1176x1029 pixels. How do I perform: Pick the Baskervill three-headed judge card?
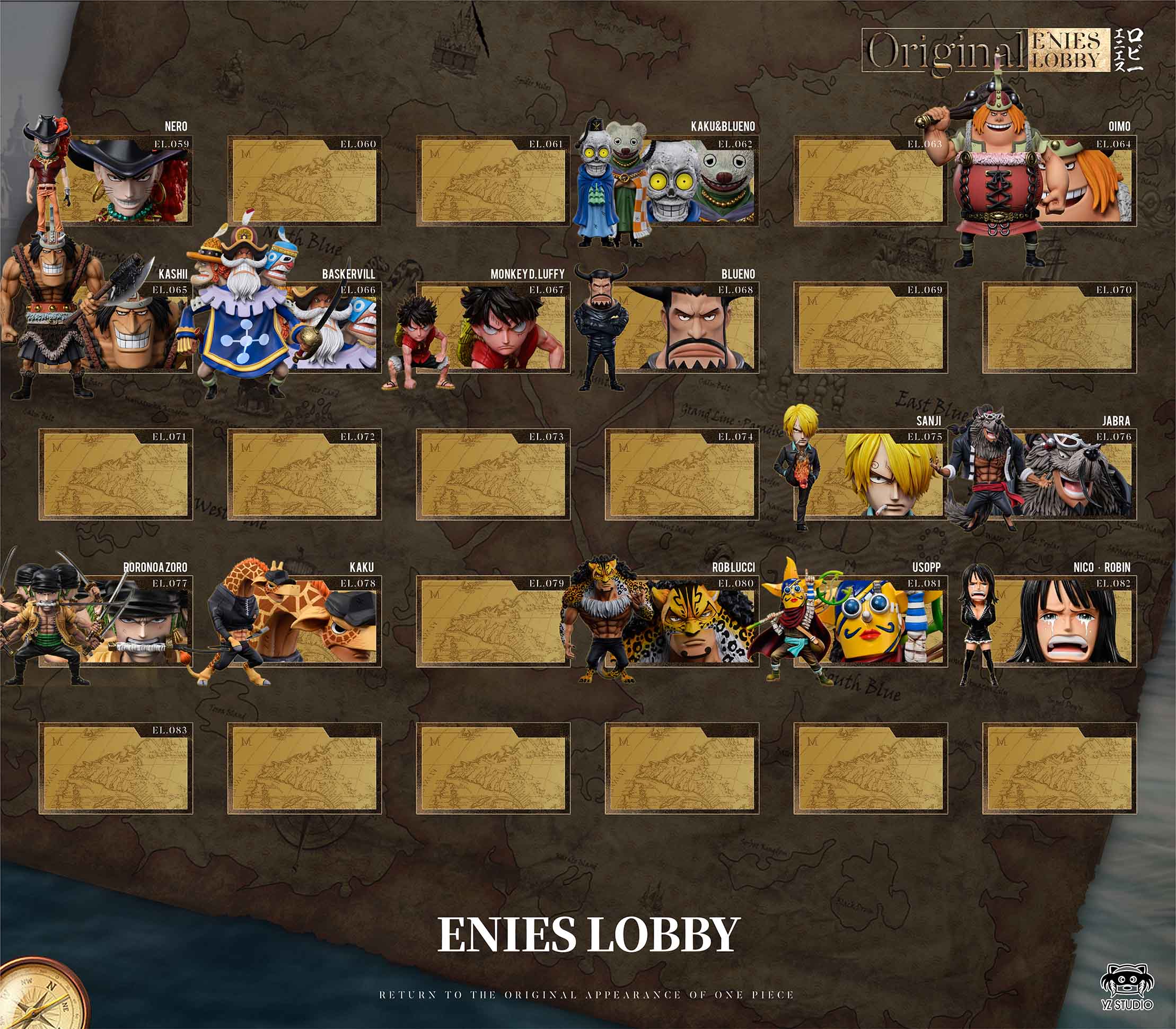321,328
